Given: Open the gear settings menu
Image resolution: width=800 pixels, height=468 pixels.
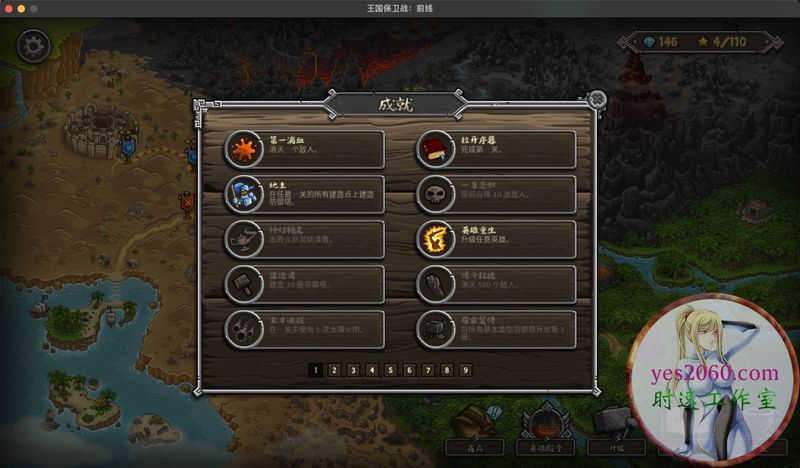Looking at the screenshot, I should click(34, 45).
